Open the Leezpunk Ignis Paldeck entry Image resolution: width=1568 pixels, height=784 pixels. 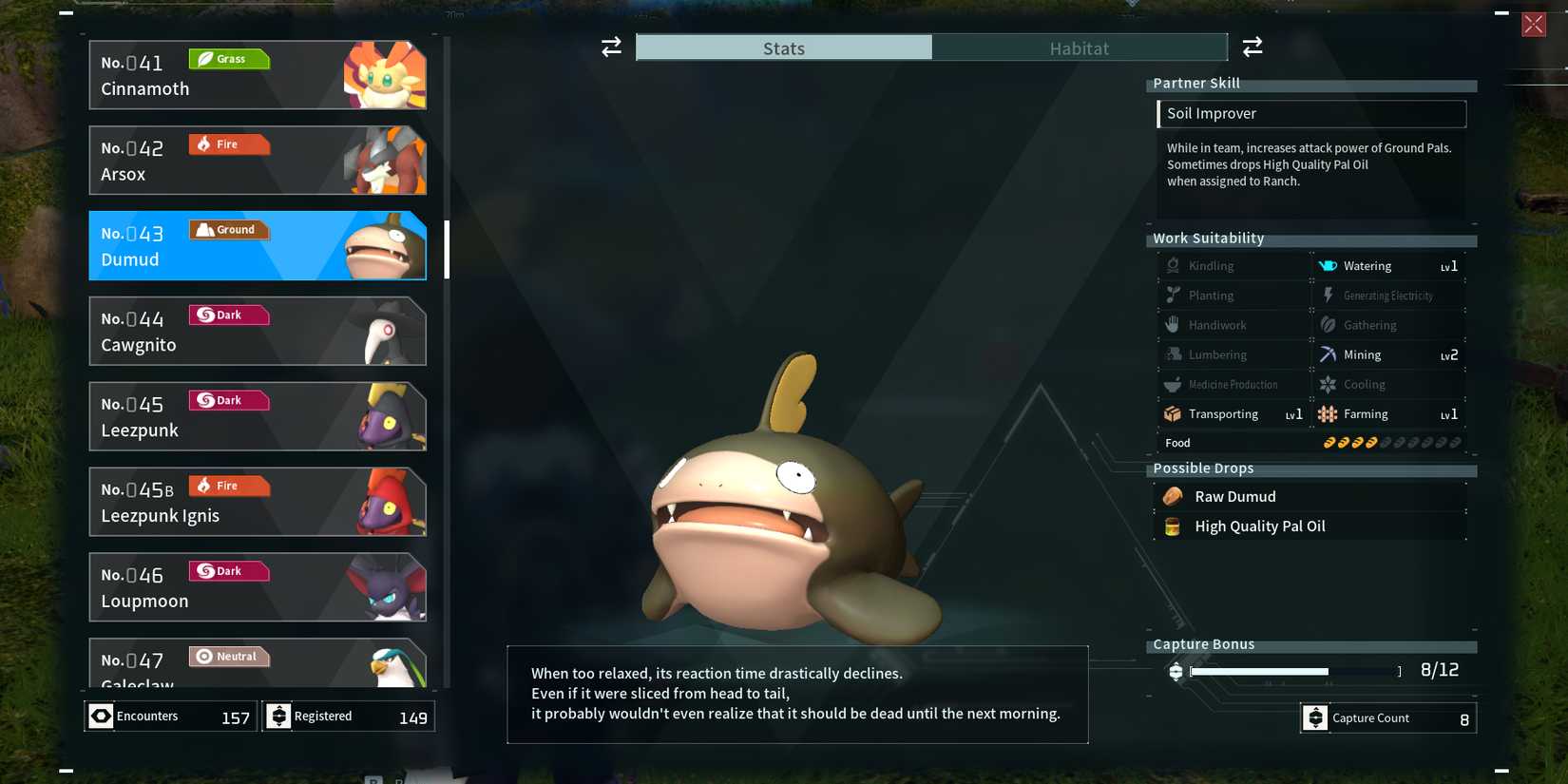[x=257, y=501]
